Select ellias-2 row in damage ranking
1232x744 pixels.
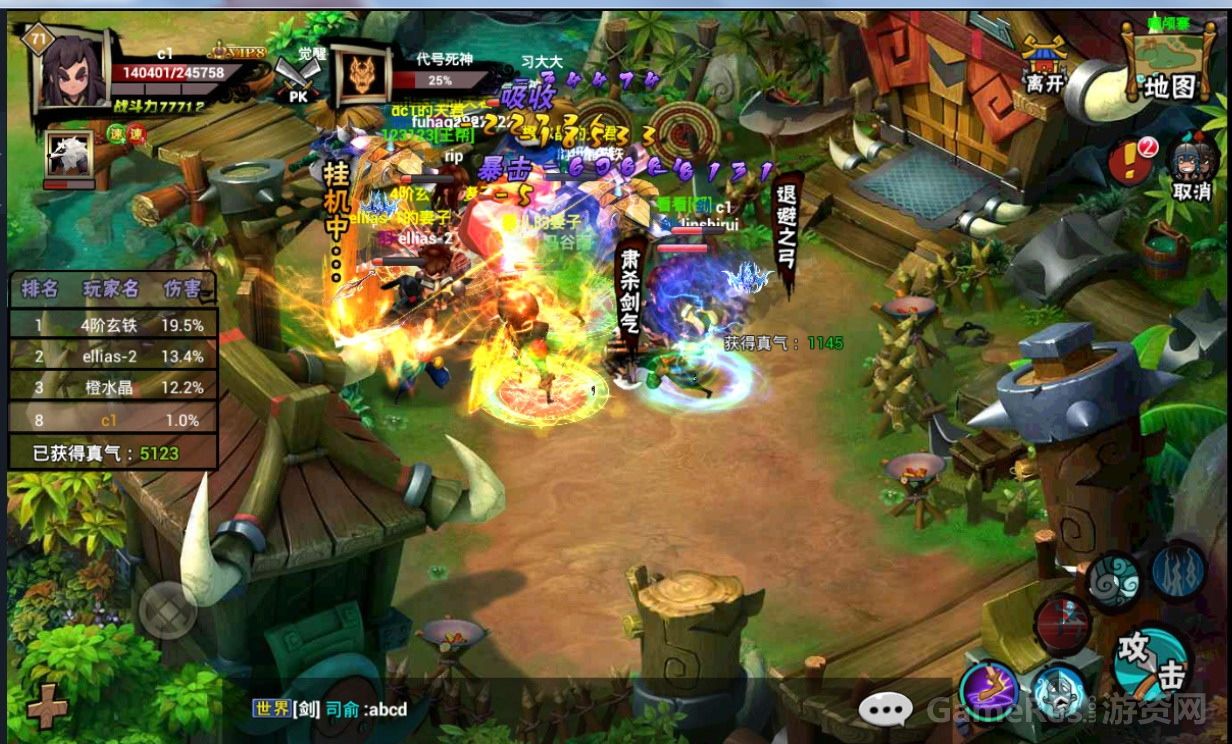[x=113, y=356]
